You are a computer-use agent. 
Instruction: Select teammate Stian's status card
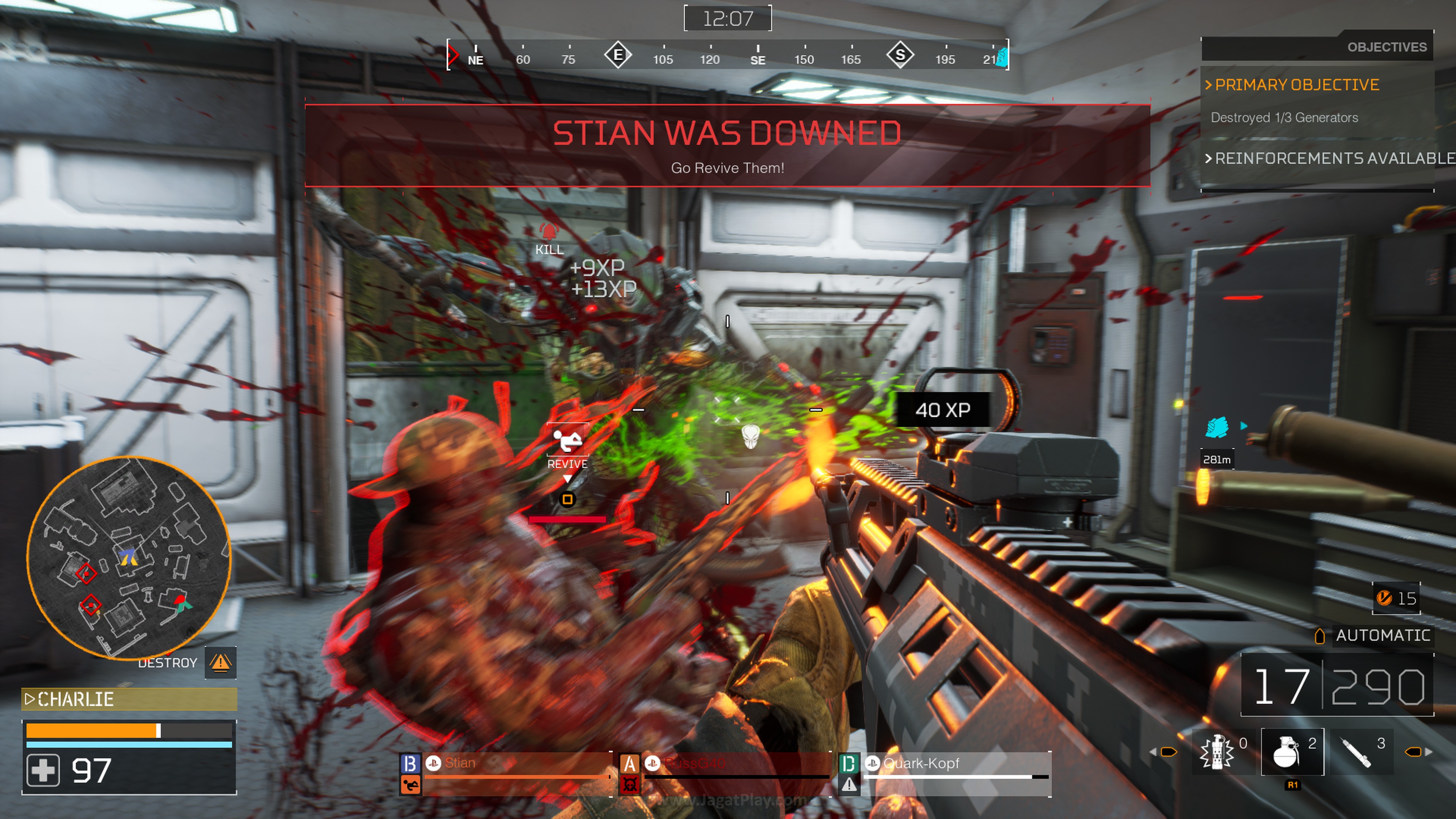click(505, 772)
